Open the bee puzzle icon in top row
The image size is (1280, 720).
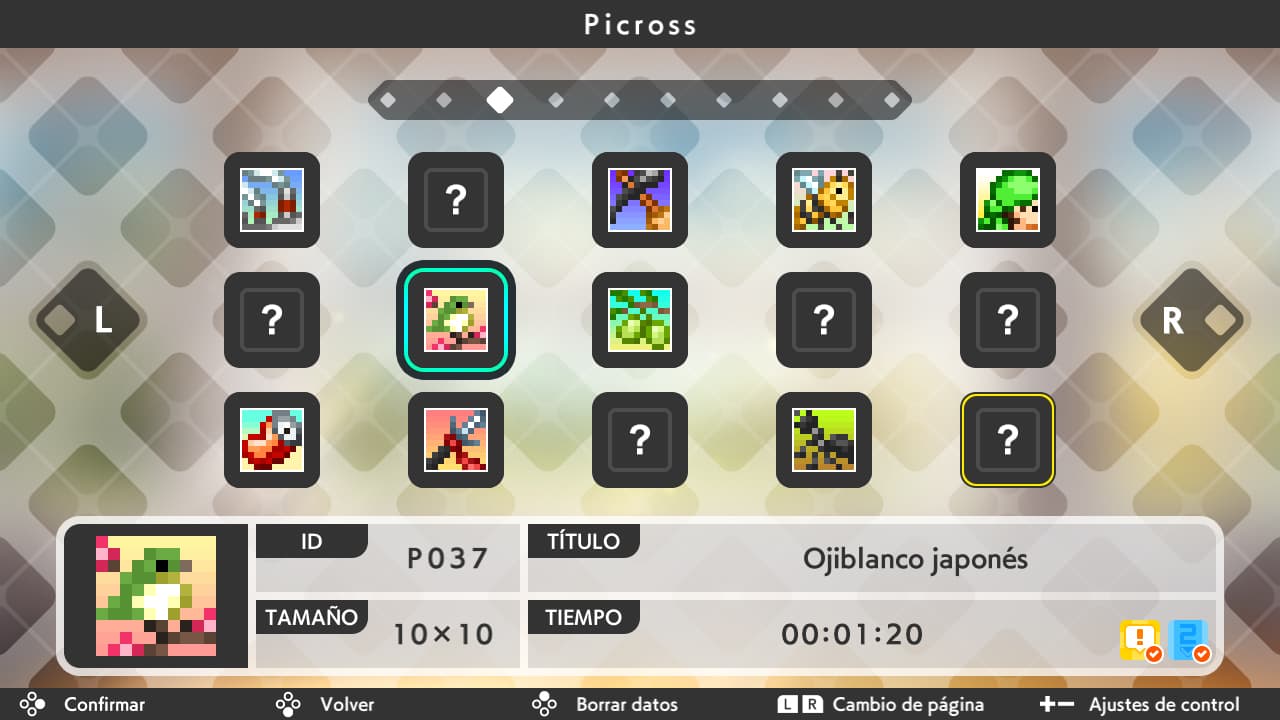[823, 200]
